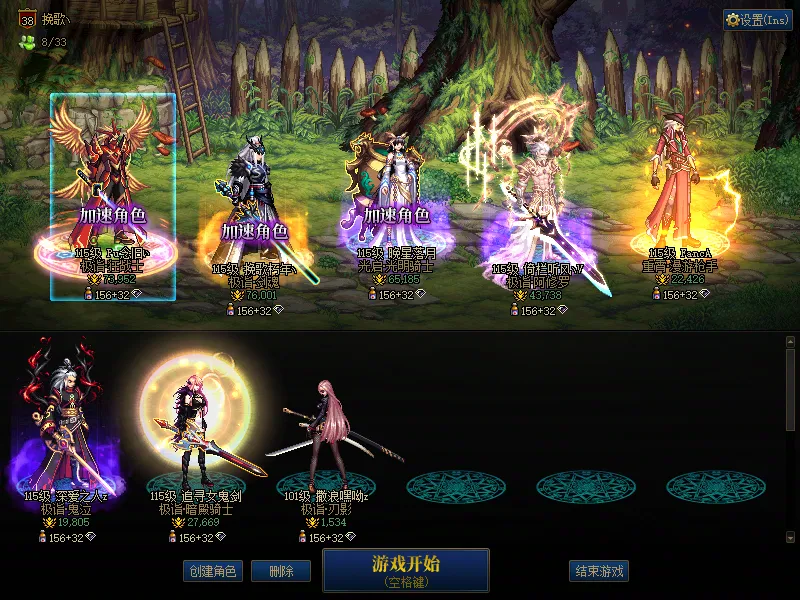Select the red-winged 极诣·驱魔师 character
This screenshot has width=800, height=600.
tap(113, 190)
